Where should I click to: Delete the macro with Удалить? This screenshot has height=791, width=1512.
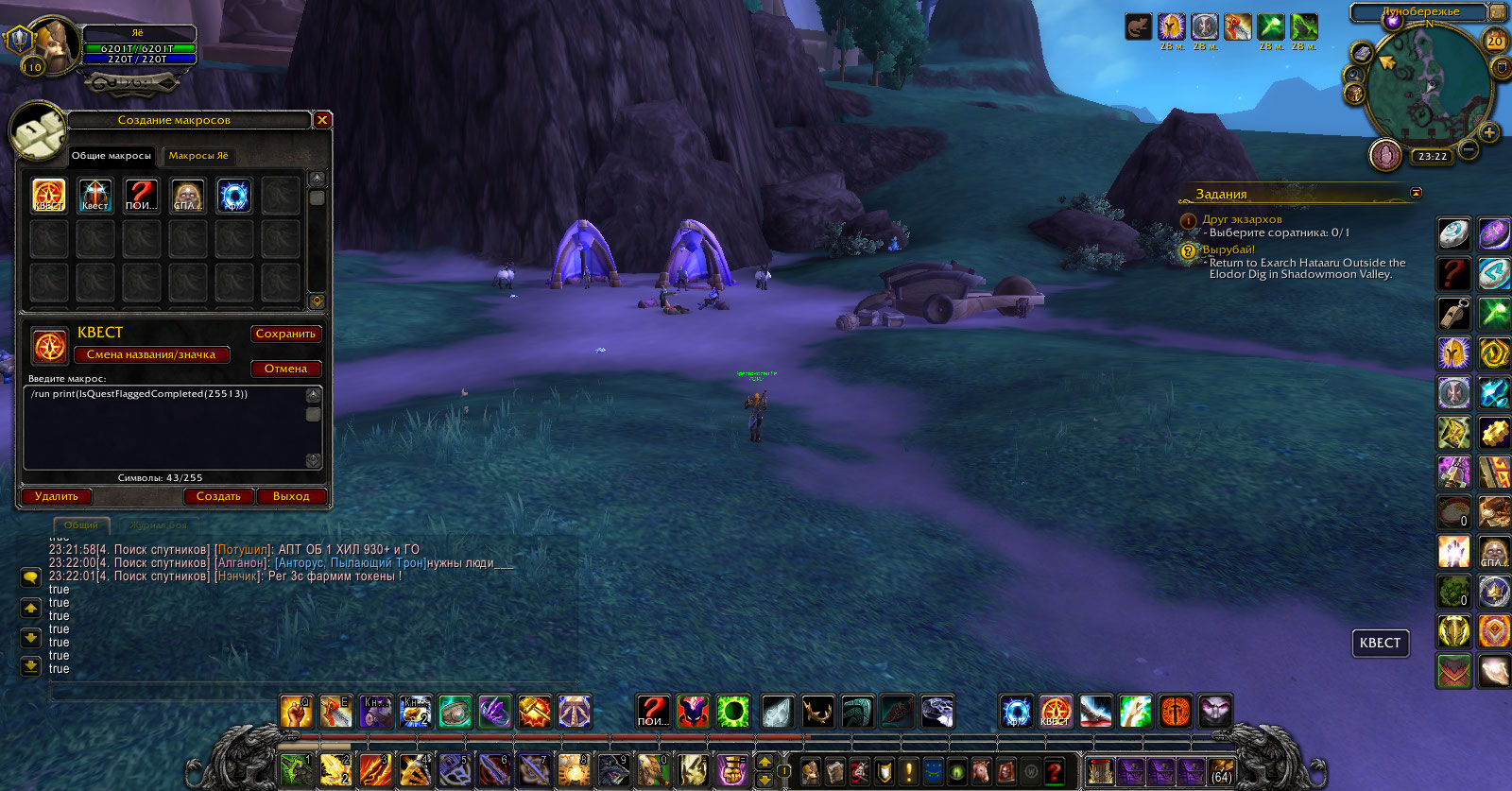point(57,496)
